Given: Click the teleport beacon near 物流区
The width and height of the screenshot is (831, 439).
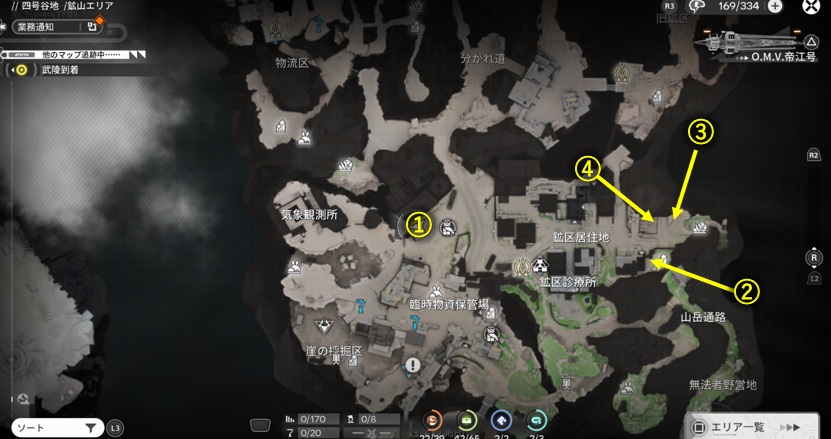Looking at the screenshot, I should 277,32.
